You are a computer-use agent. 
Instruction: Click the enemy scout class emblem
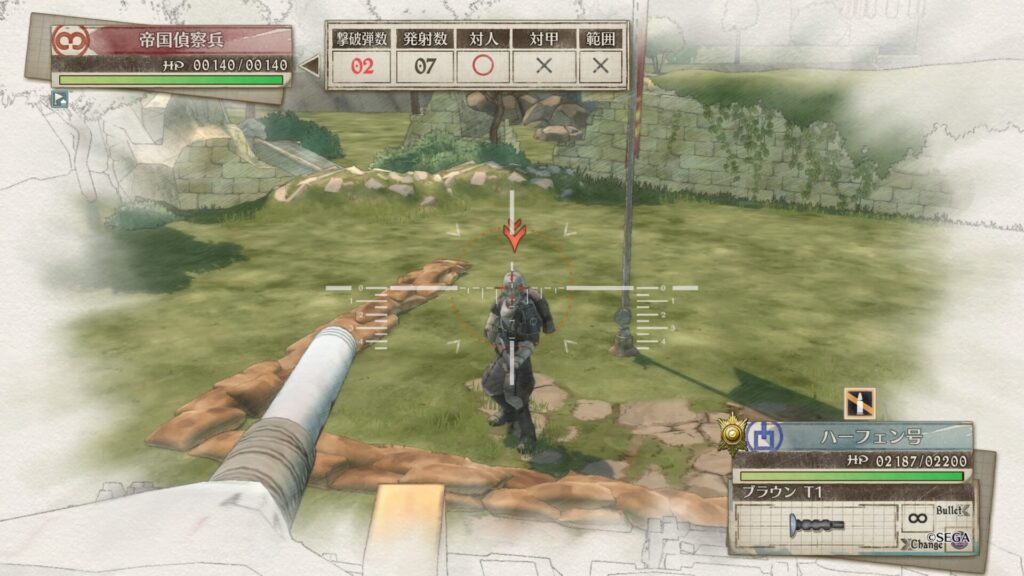pyautogui.click(x=72, y=42)
